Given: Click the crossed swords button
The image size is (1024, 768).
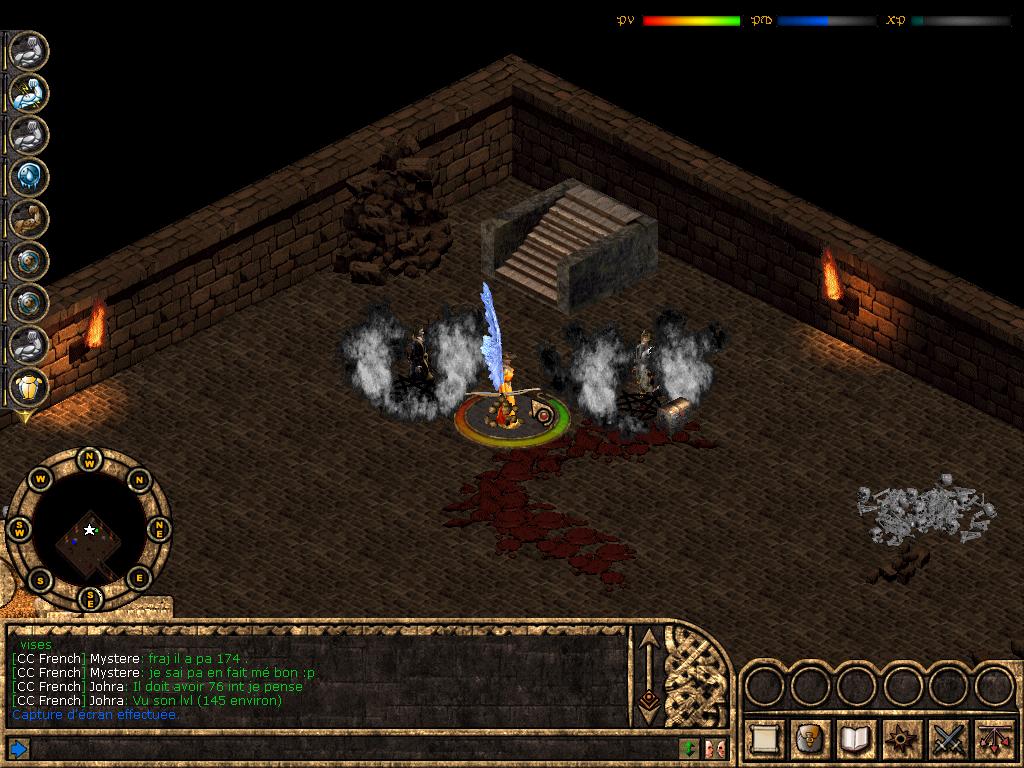Looking at the screenshot, I should [948, 739].
